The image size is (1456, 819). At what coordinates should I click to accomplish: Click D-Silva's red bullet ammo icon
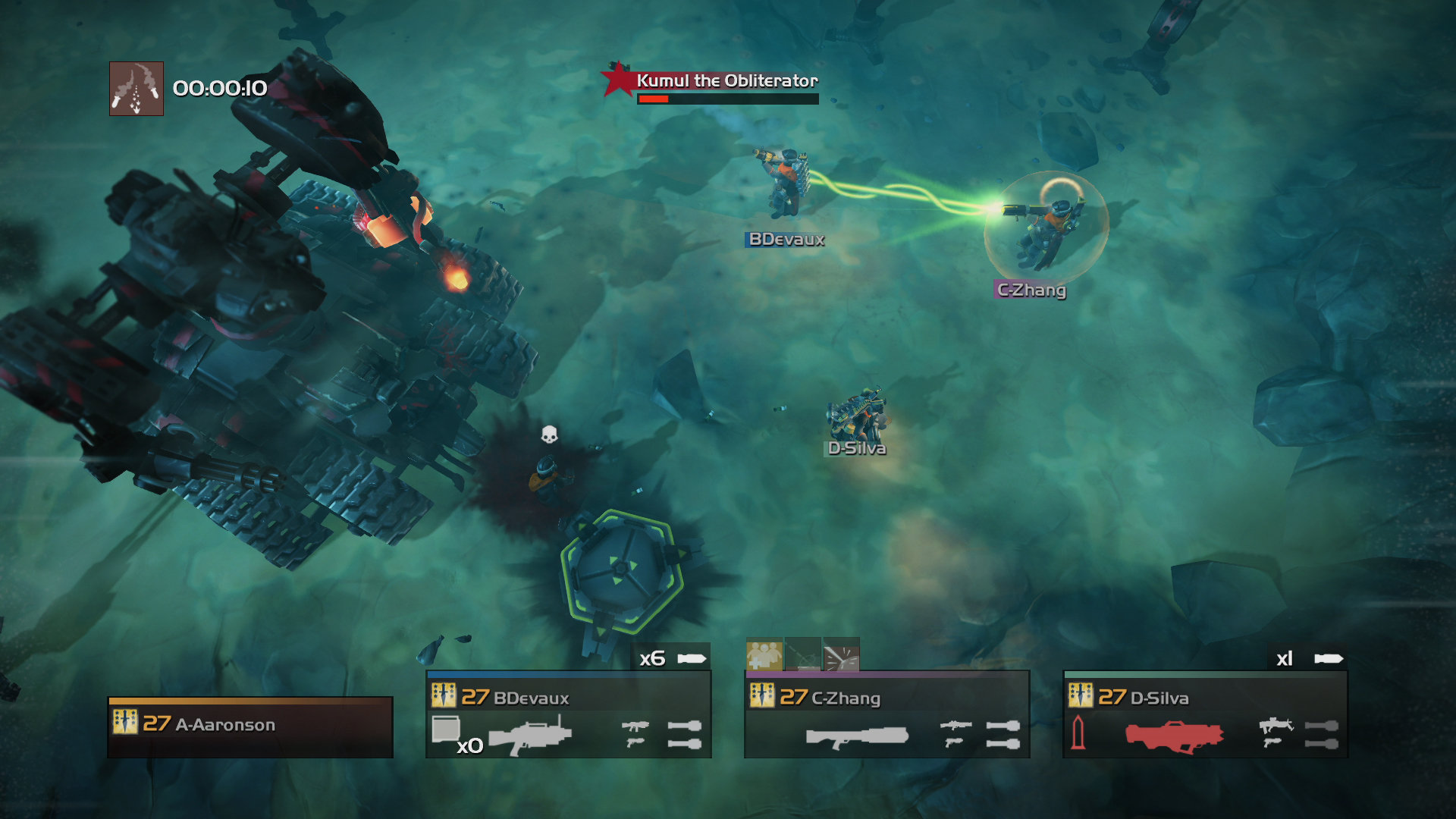pyautogui.click(x=1077, y=733)
